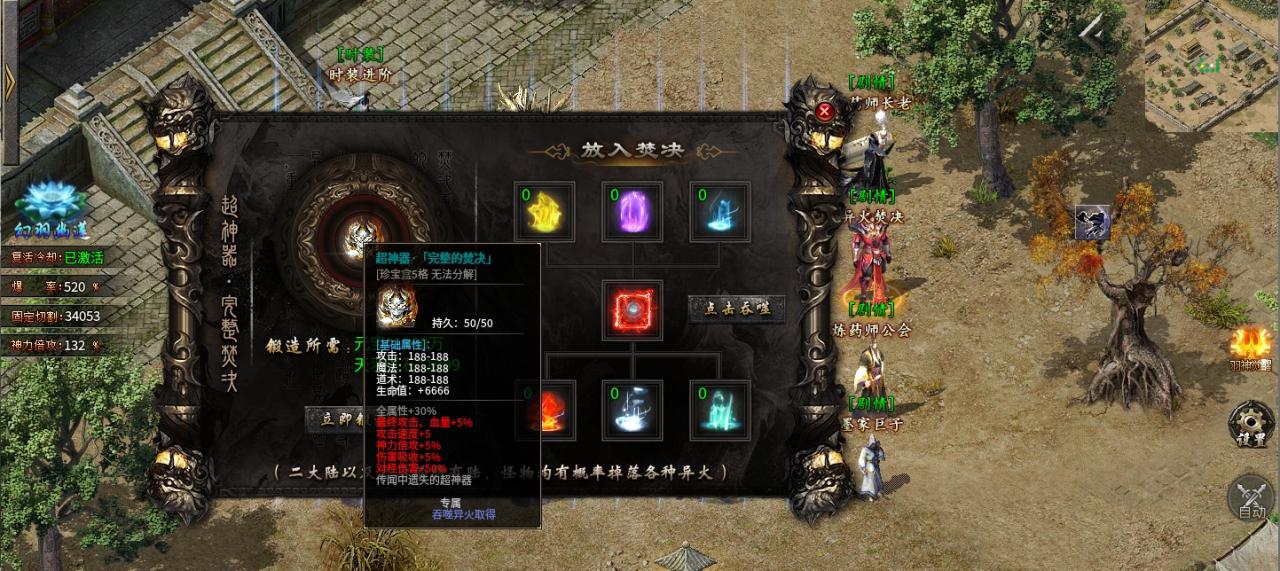Close the 完整焚决 forging panel
Image resolution: width=1280 pixels, height=571 pixels.
(825, 111)
